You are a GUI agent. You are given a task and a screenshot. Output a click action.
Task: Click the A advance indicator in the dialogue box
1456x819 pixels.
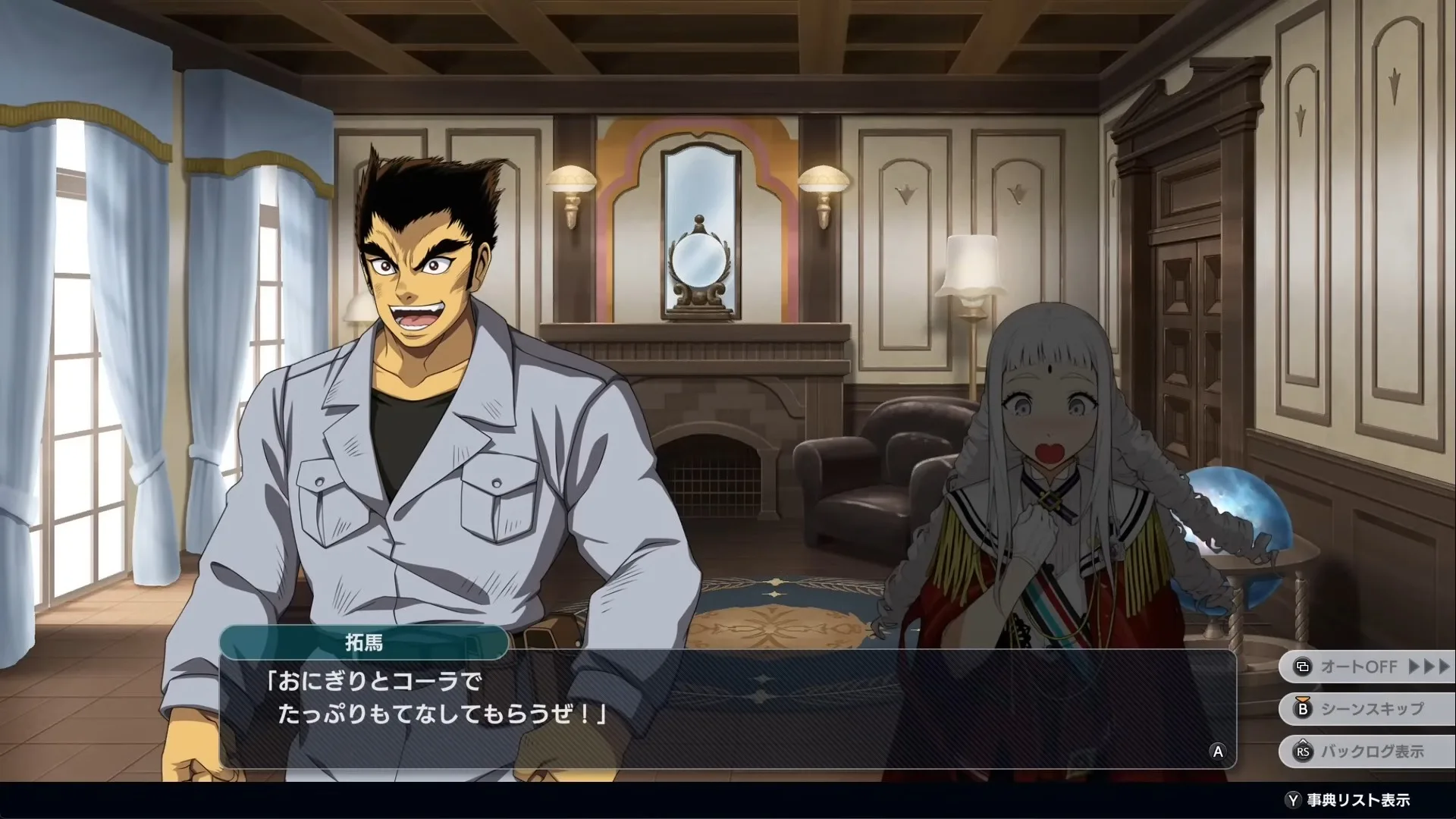click(x=1219, y=752)
